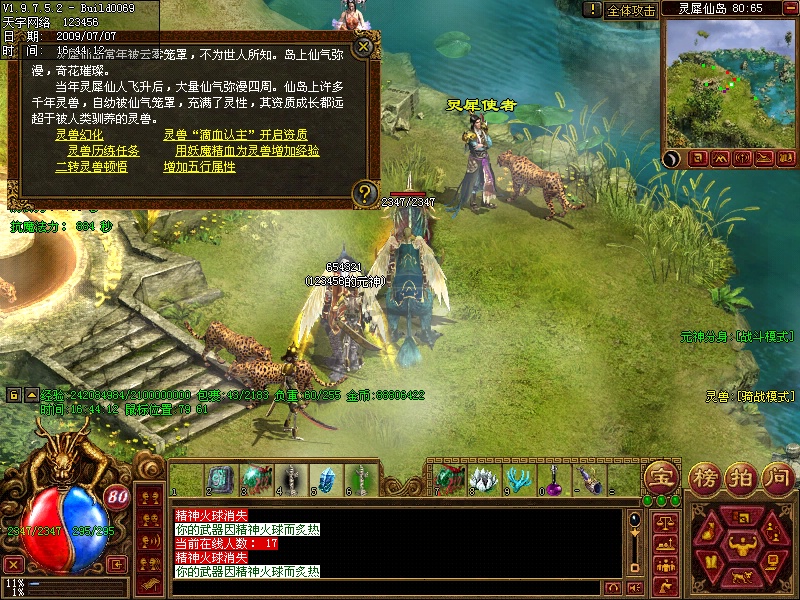
Task: Close the NPC dialogue window
Action: click(x=364, y=45)
